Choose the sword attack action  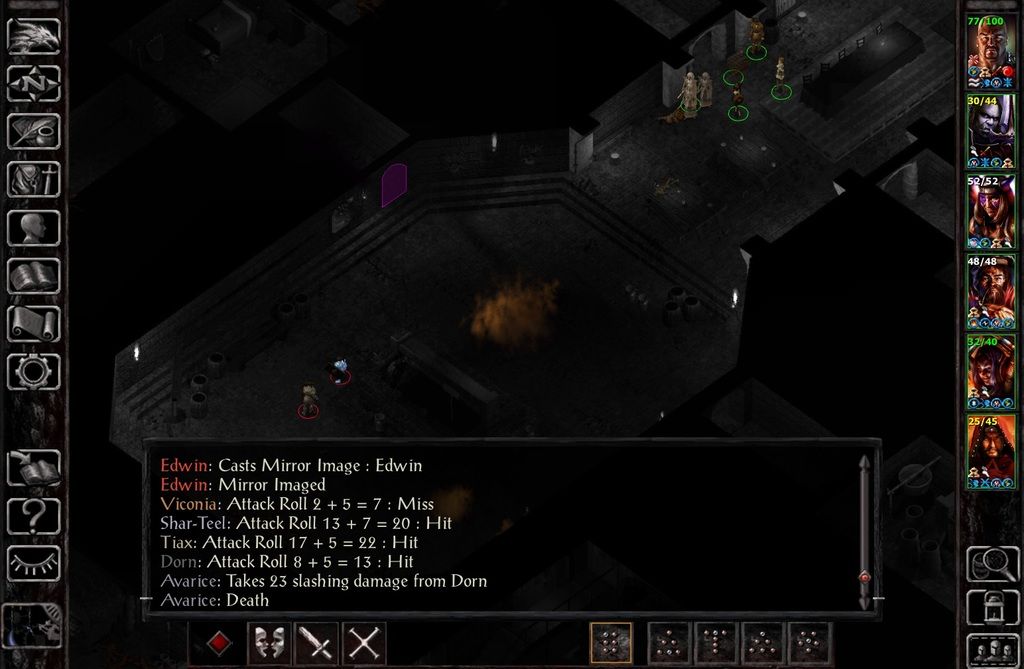tap(315, 643)
